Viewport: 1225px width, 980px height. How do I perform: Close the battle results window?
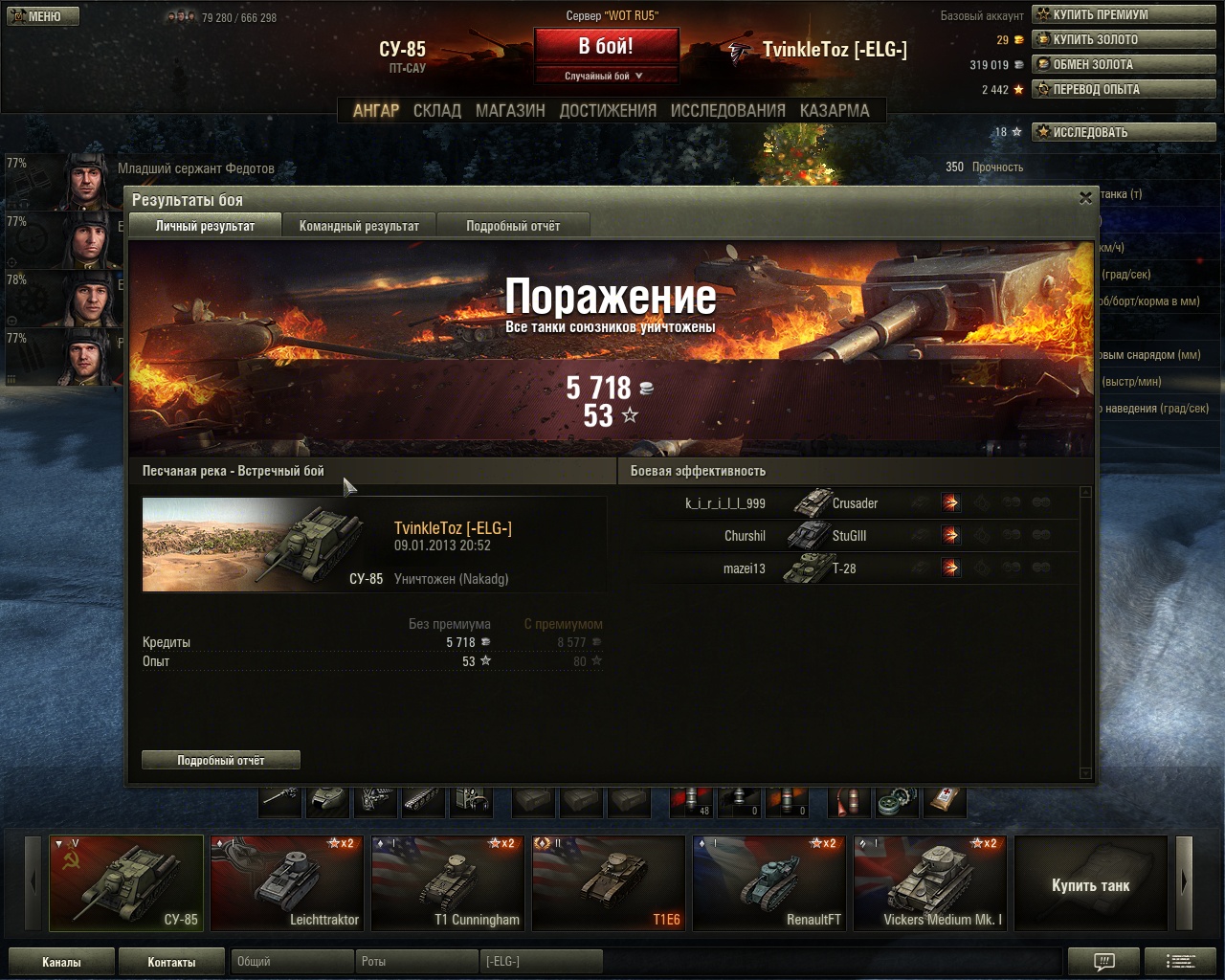(1085, 198)
